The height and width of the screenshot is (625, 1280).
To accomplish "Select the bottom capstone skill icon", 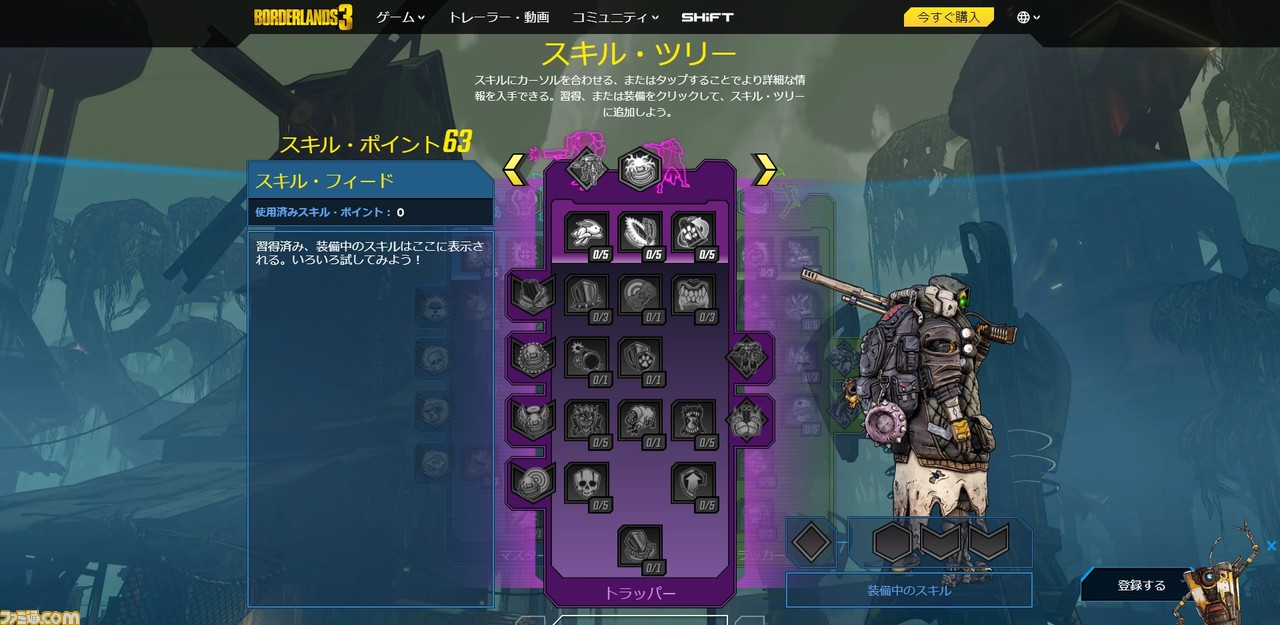I will point(640,545).
